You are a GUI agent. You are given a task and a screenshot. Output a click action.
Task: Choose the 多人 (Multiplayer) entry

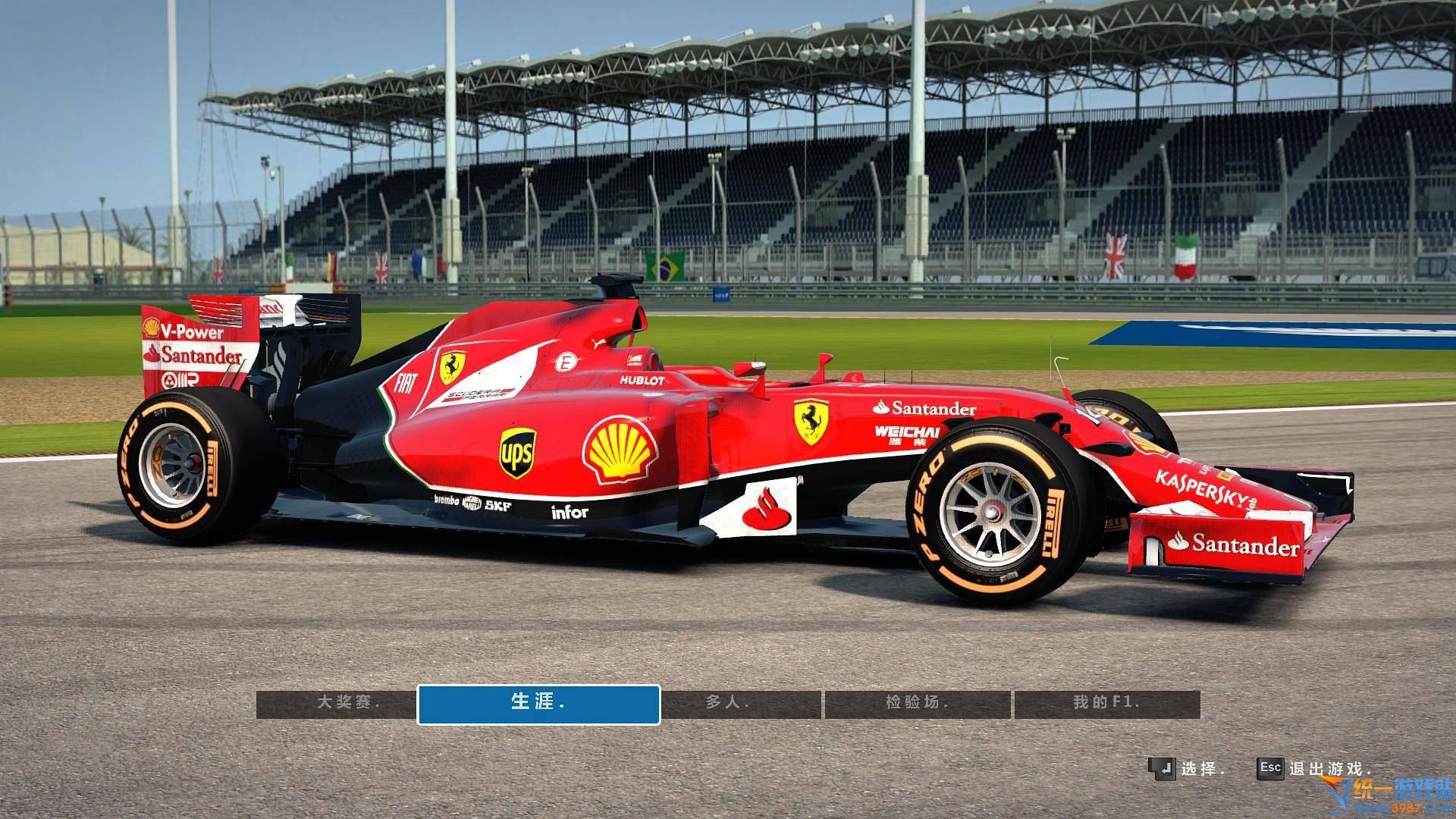point(742,703)
